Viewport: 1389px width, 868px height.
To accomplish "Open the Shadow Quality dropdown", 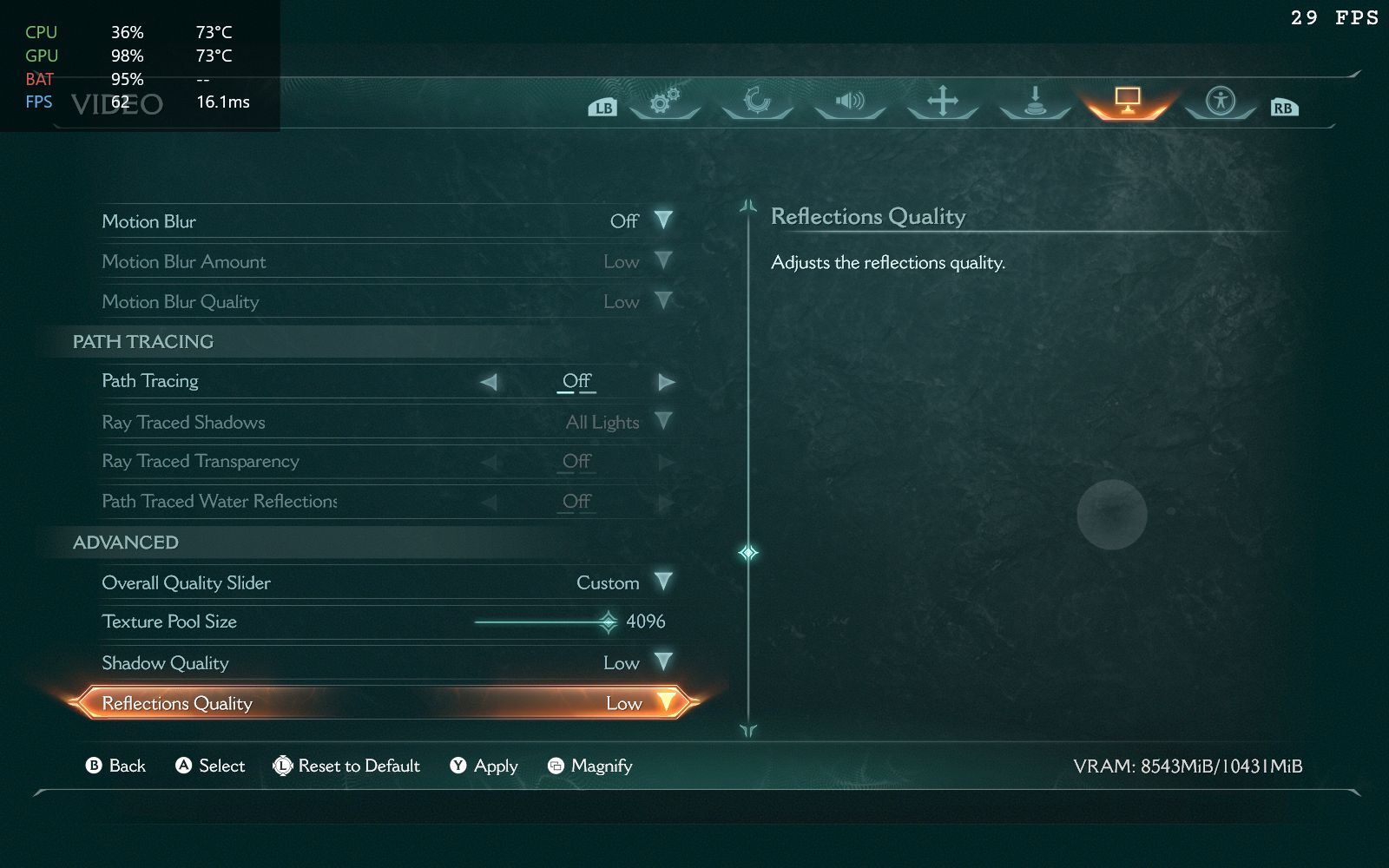I will point(663,662).
